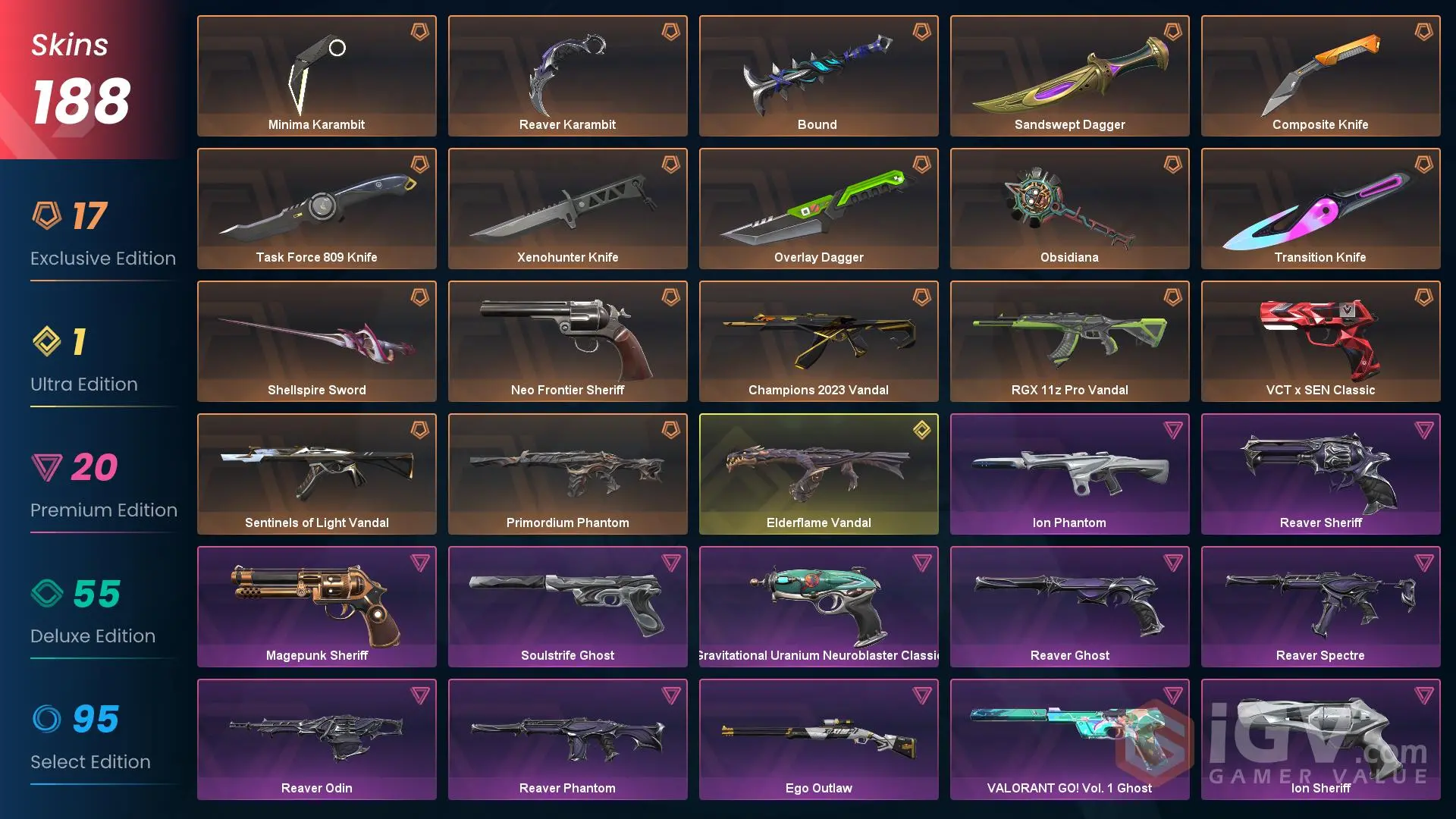Screen dimensions: 1456x819
Task: Select the RGX 11z Pro Vandal tile
Action: (1069, 341)
